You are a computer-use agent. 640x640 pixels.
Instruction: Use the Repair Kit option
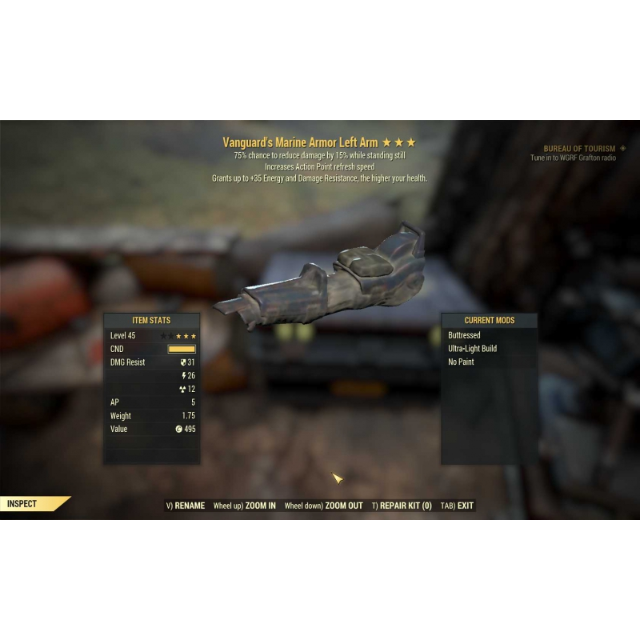404,506
